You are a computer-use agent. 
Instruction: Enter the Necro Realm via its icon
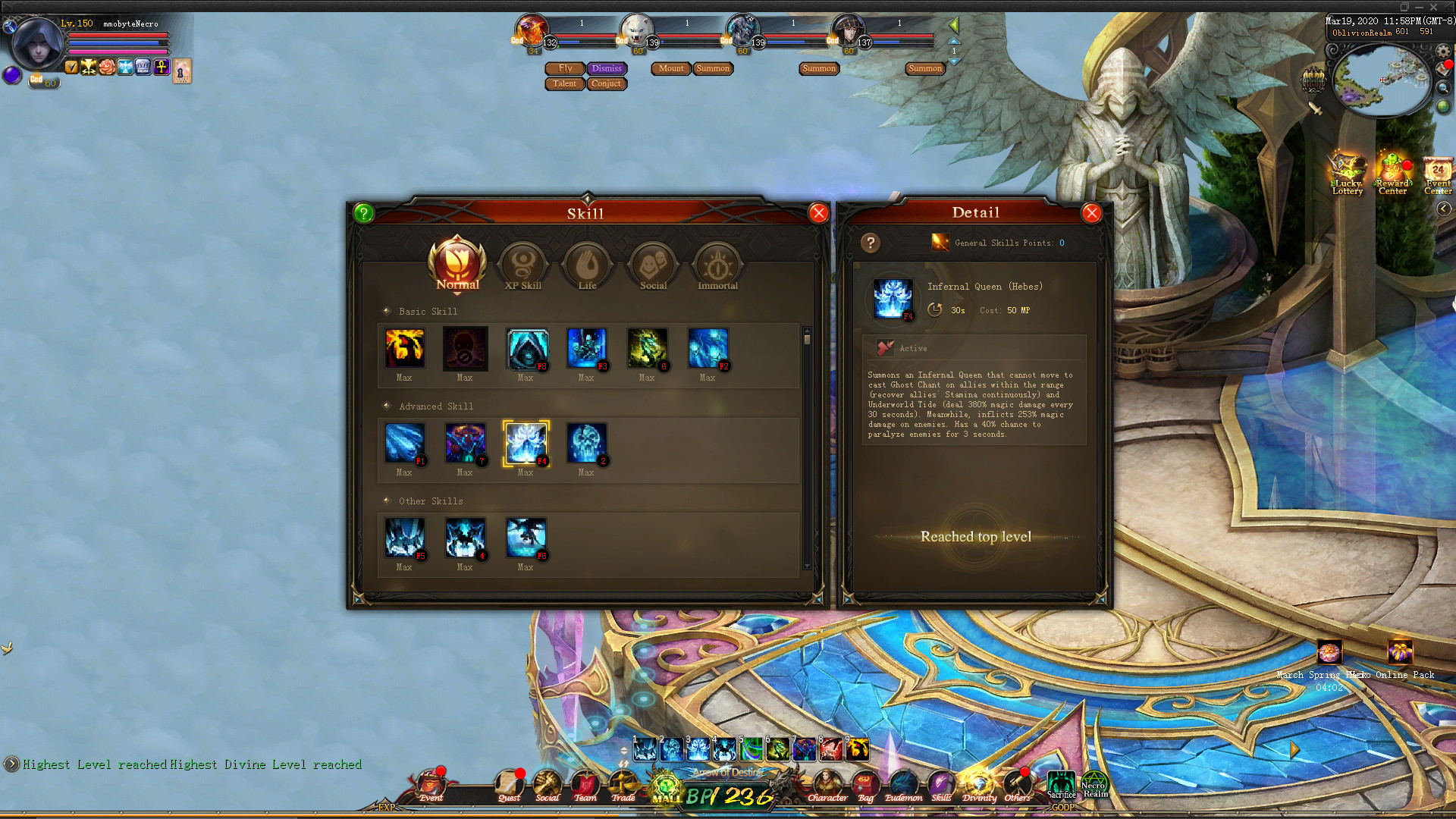1094,783
